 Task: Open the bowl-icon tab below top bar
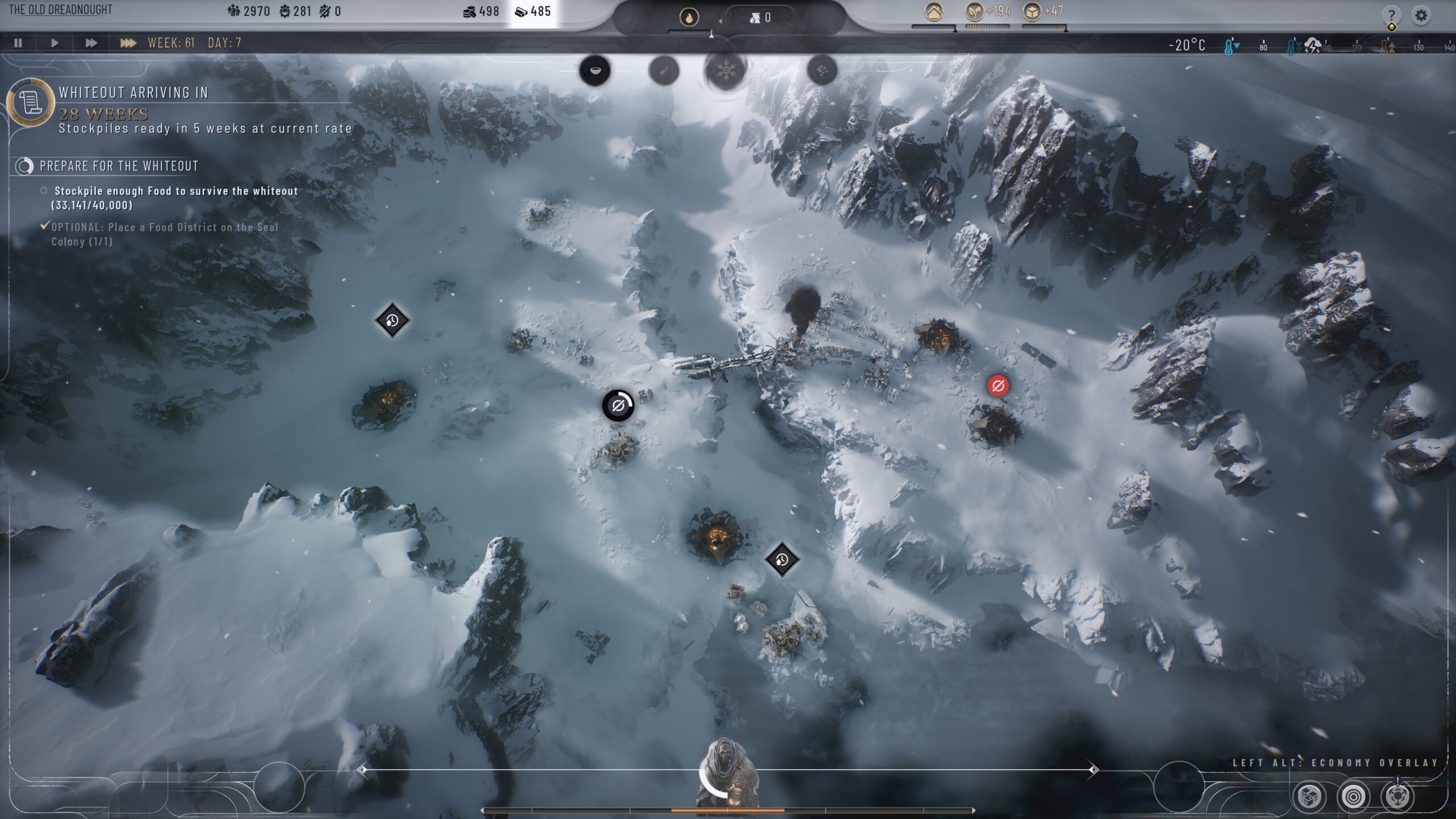(x=595, y=71)
